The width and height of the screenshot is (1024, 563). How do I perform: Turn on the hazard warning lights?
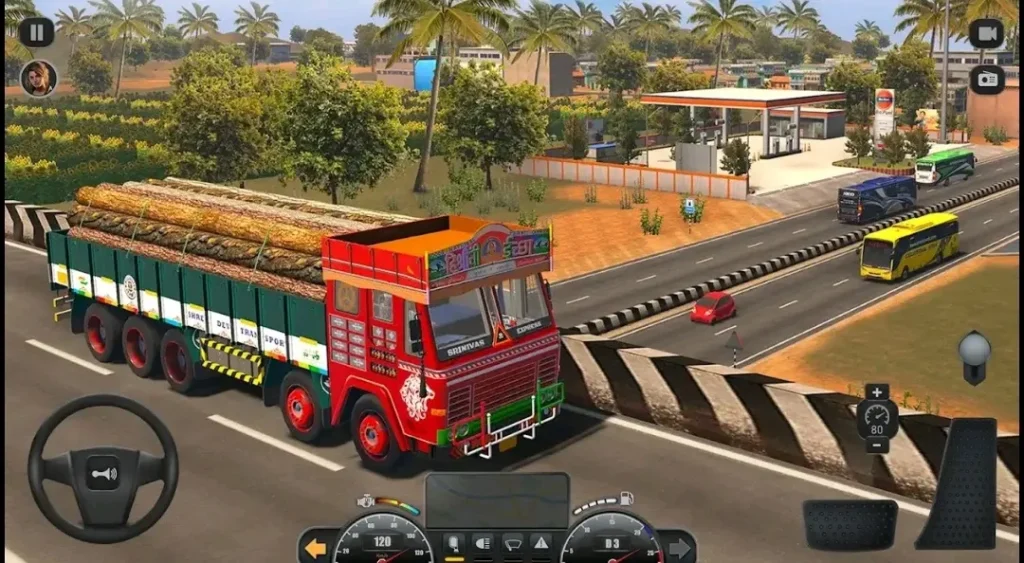click(x=540, y=544)
